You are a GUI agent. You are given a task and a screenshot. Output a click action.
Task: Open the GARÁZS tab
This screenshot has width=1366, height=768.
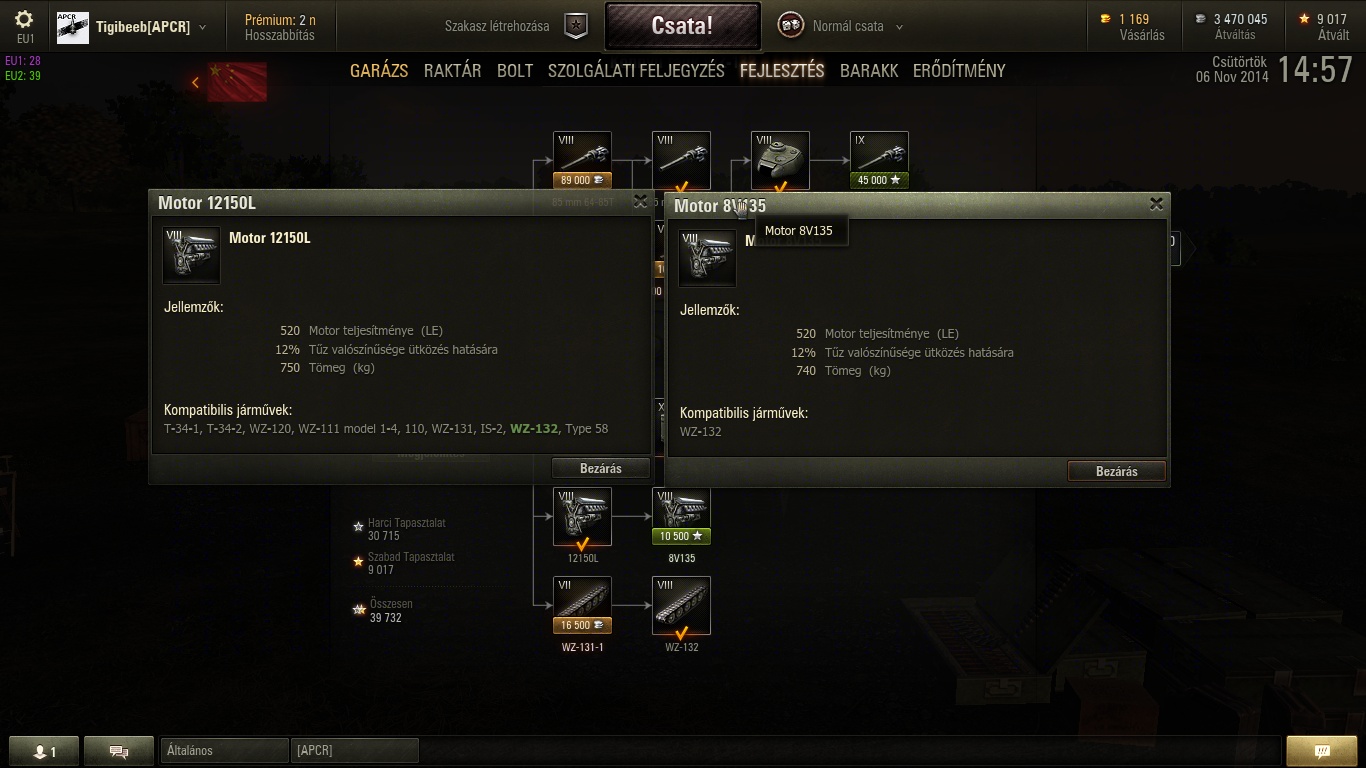click(x=379, y=71)
